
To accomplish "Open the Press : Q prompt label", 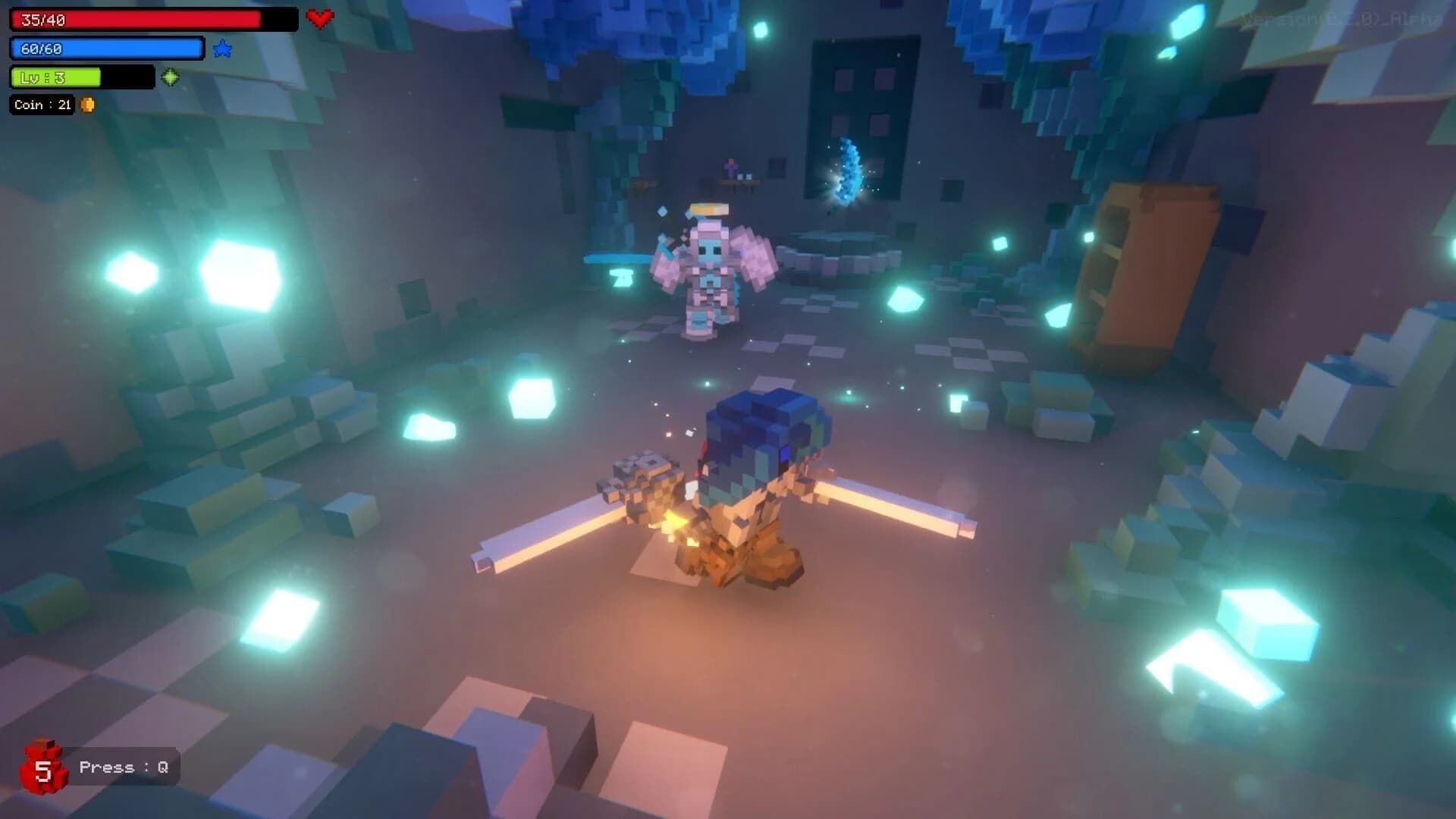I will 126,767.
